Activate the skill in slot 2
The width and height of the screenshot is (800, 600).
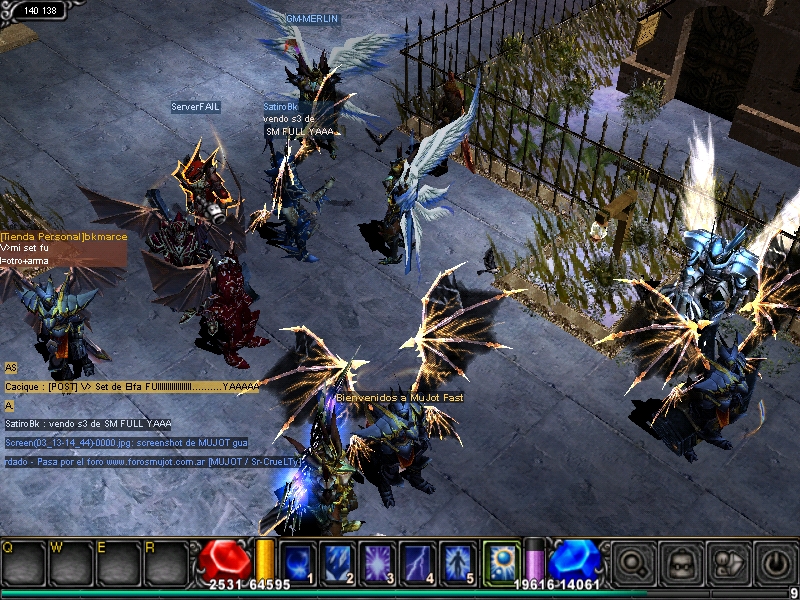coord(338,562)
